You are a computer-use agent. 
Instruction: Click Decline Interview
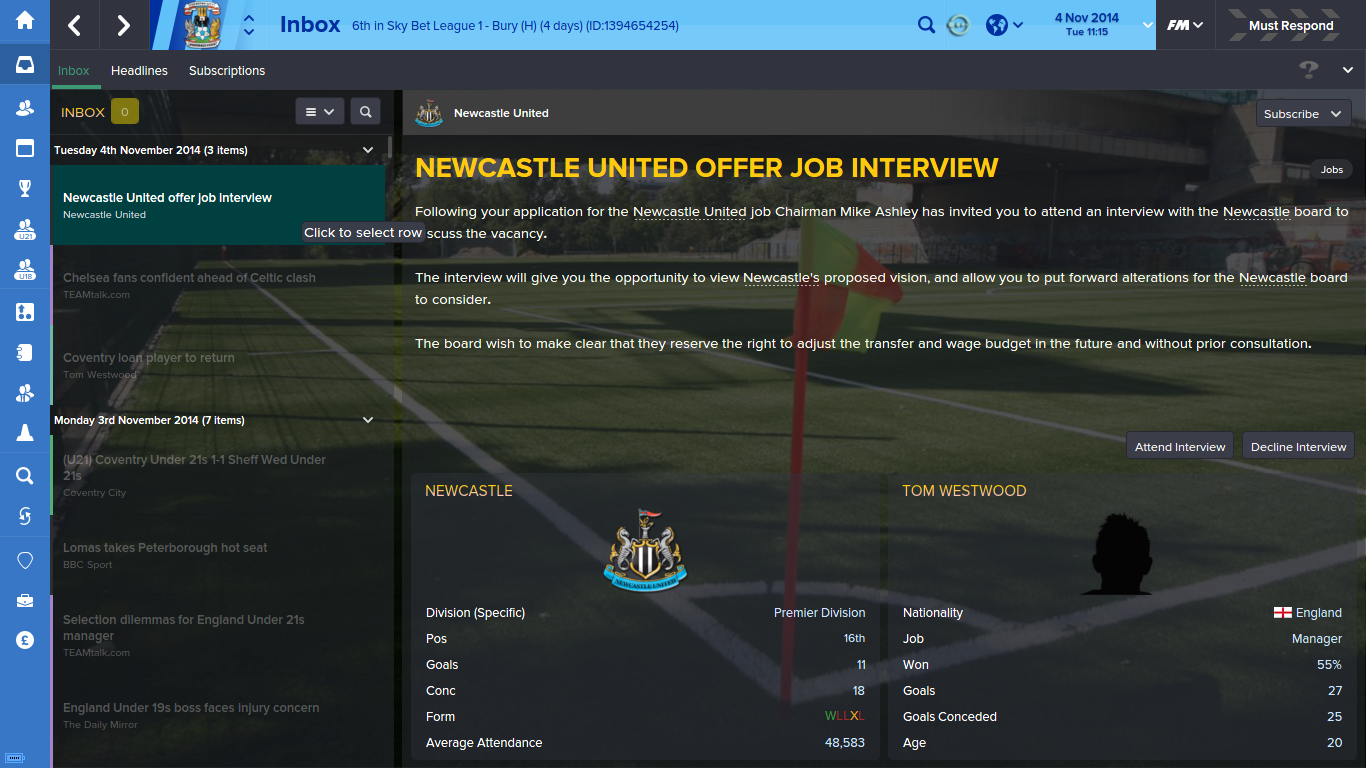tap(1297, 445)
